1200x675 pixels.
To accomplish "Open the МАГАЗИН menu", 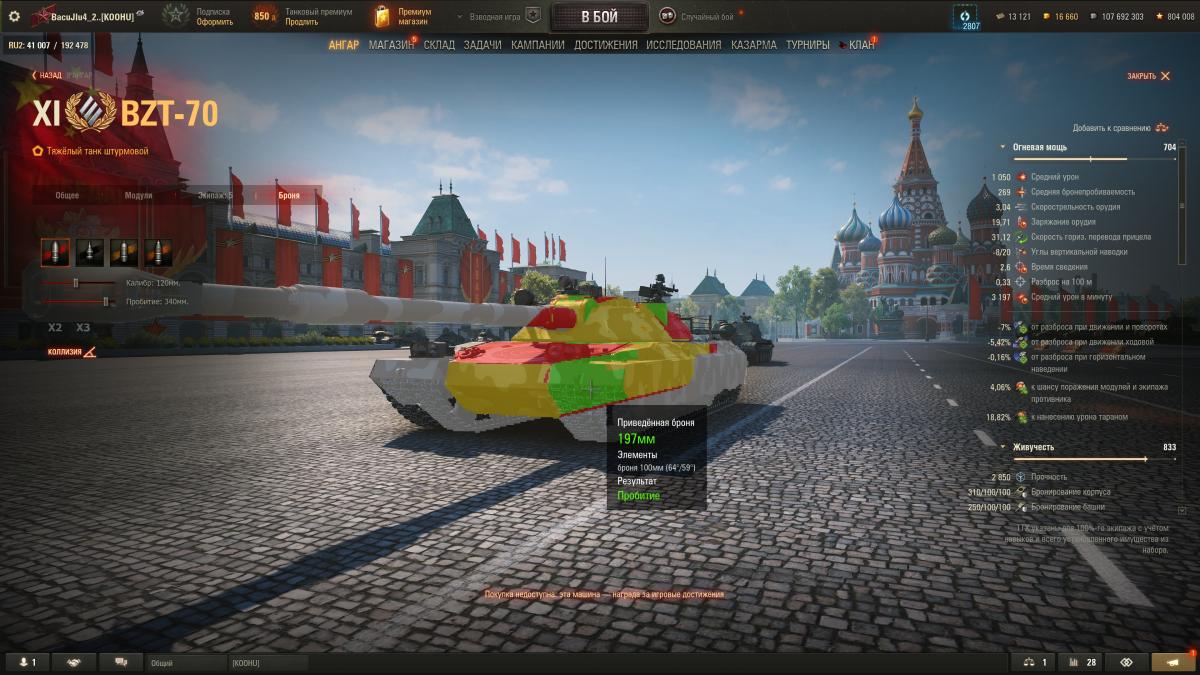I will pyautogui.click(x=391, y=45).
